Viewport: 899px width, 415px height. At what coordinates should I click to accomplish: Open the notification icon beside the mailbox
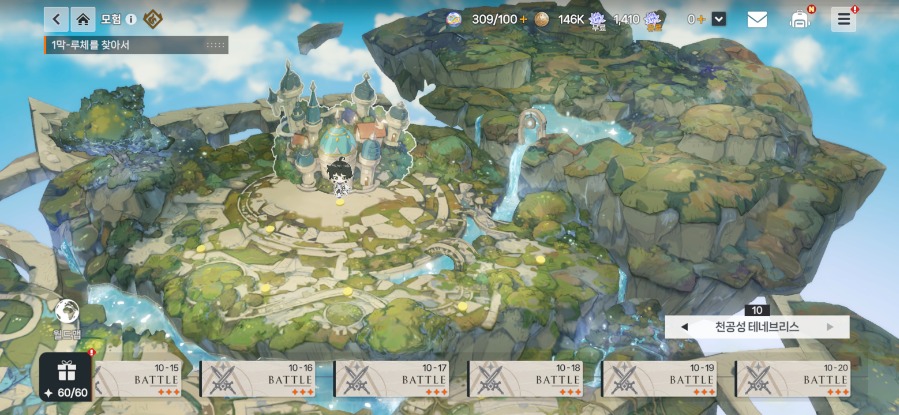pos(800,19)
